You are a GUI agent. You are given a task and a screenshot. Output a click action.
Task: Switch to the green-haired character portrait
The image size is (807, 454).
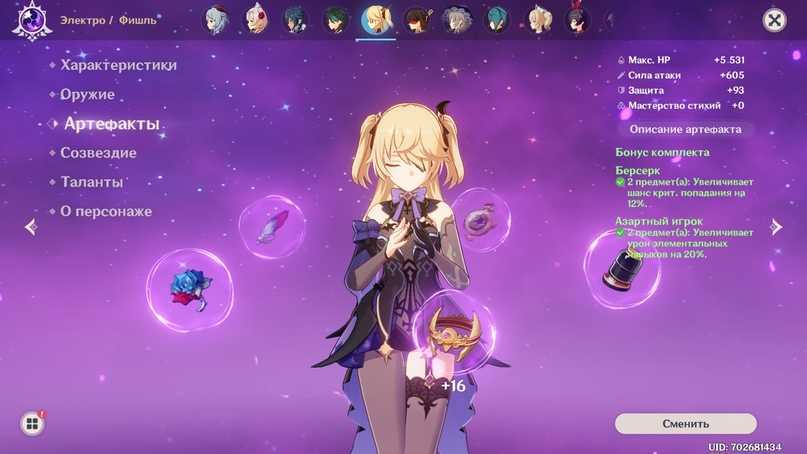click(336, 20)
